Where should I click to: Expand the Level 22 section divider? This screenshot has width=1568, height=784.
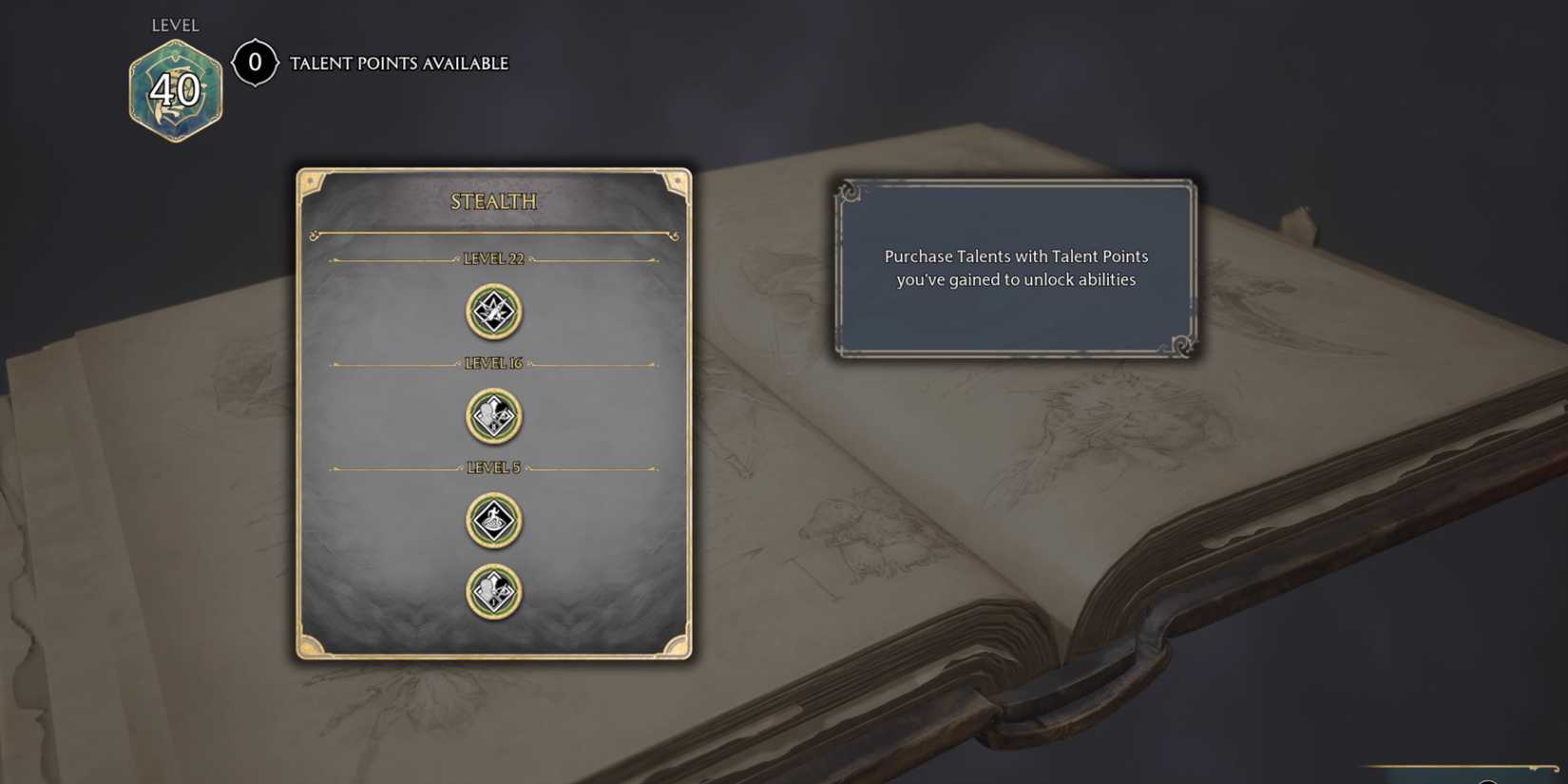tap(492, 257)
